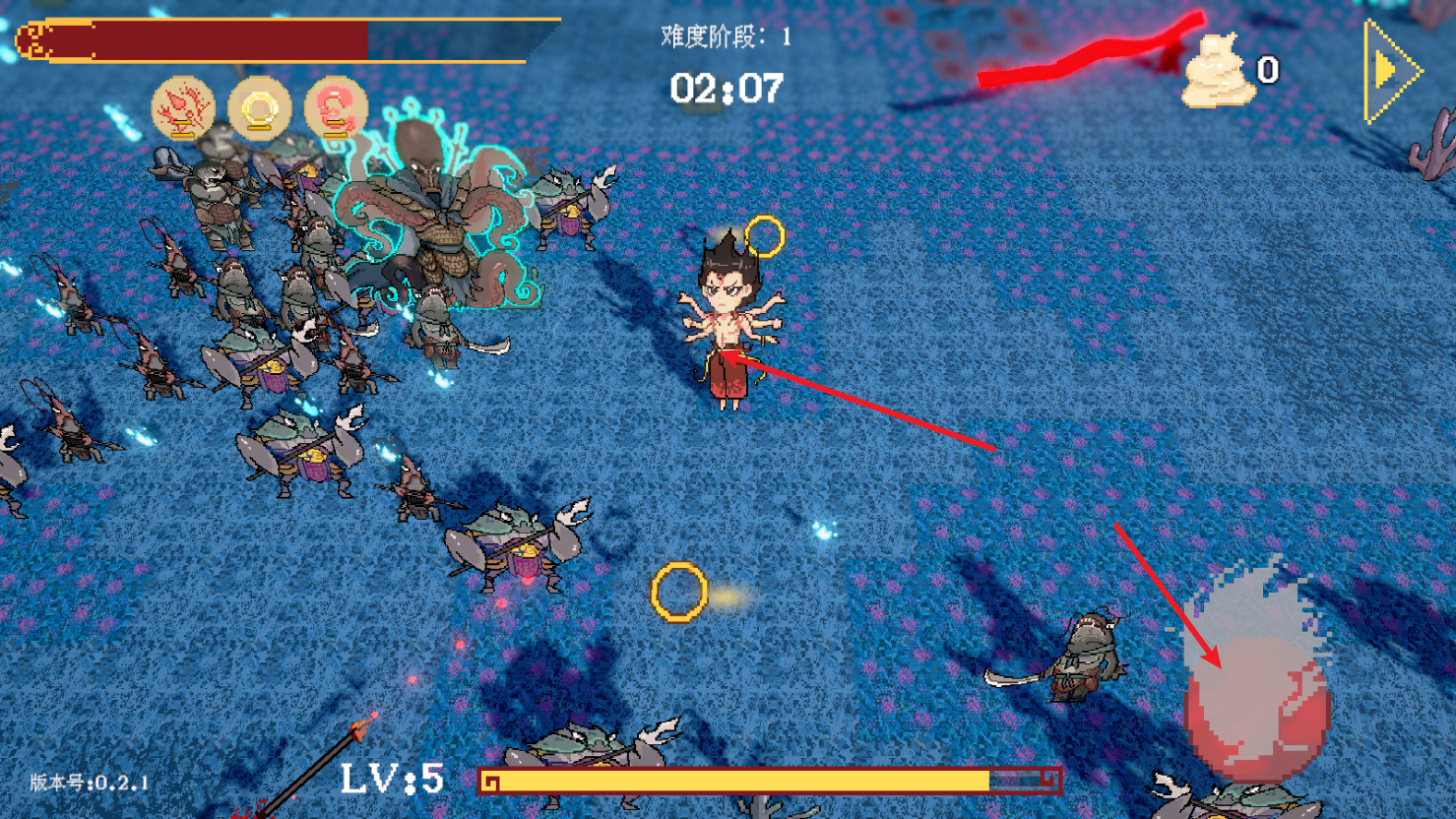
Task: Select the pink sash skill icon
Action: [x=336, y=108]
